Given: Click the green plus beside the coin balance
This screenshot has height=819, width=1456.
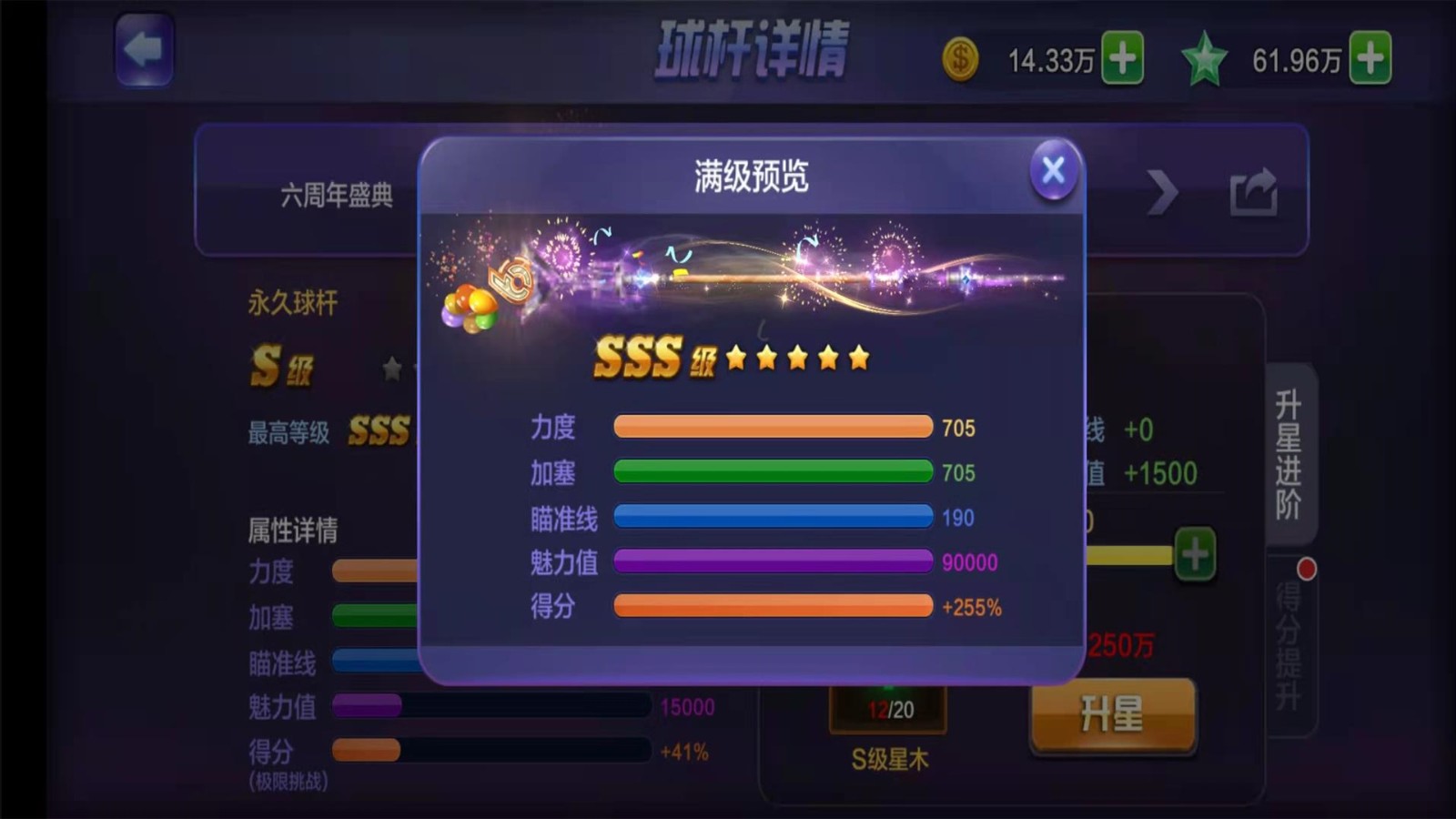Looking at the screenshot, I should coord(1121,58).
